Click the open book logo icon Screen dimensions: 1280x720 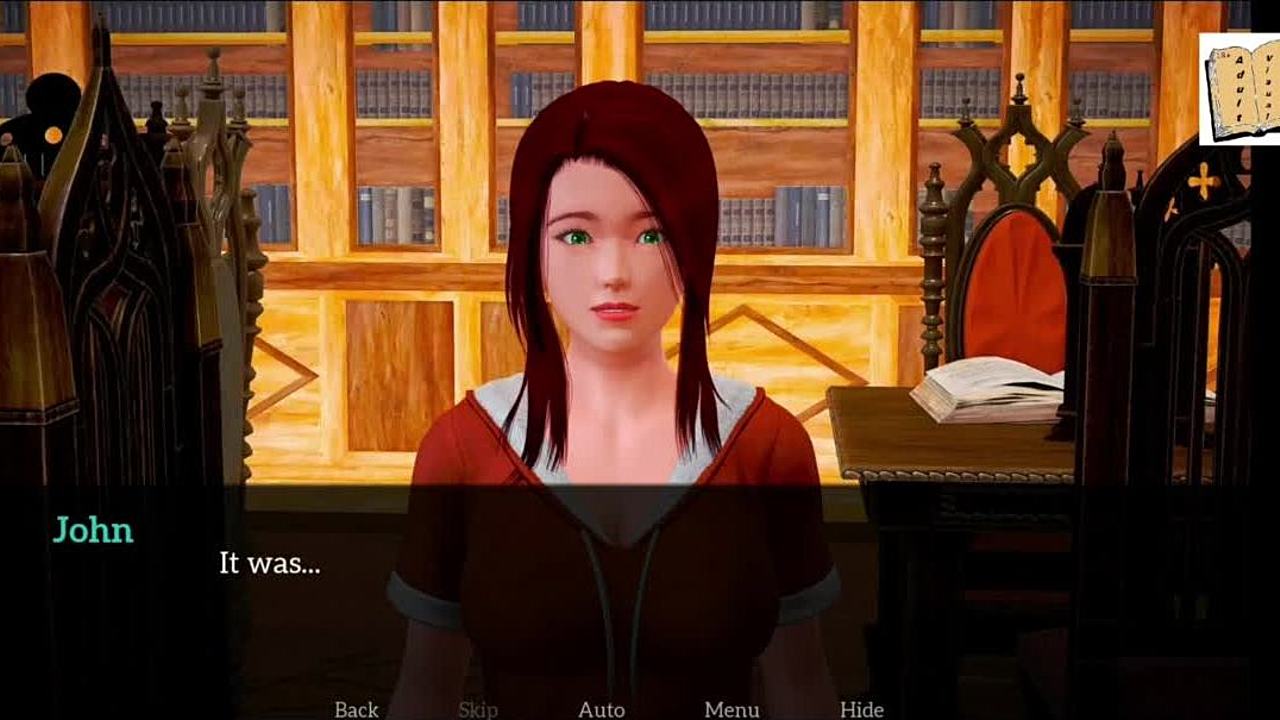(1240, 89)
